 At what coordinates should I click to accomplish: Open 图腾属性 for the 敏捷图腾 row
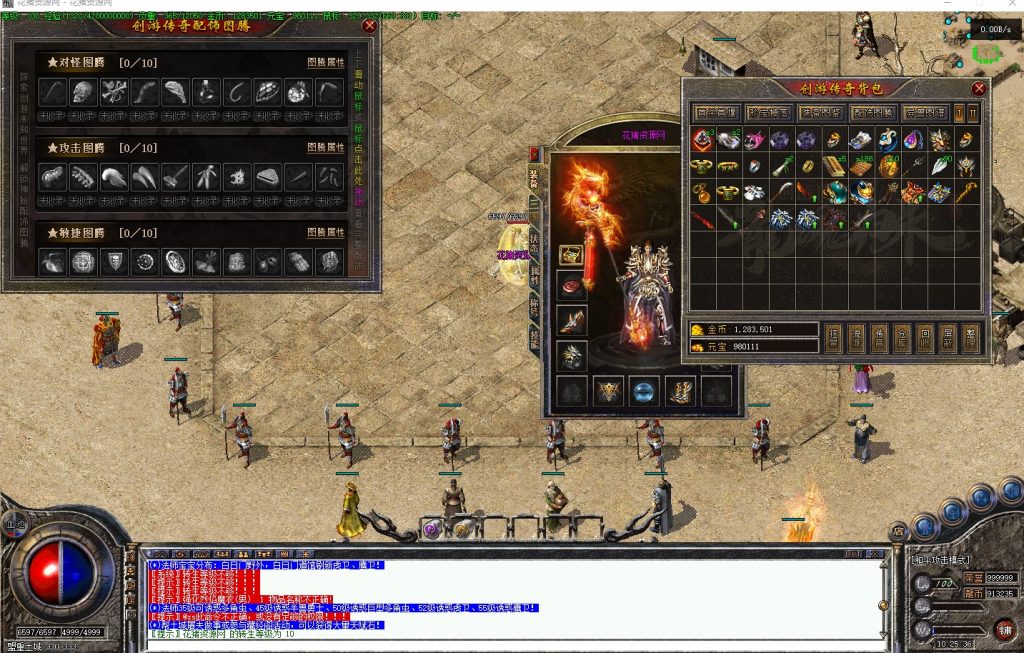[325, 232]
